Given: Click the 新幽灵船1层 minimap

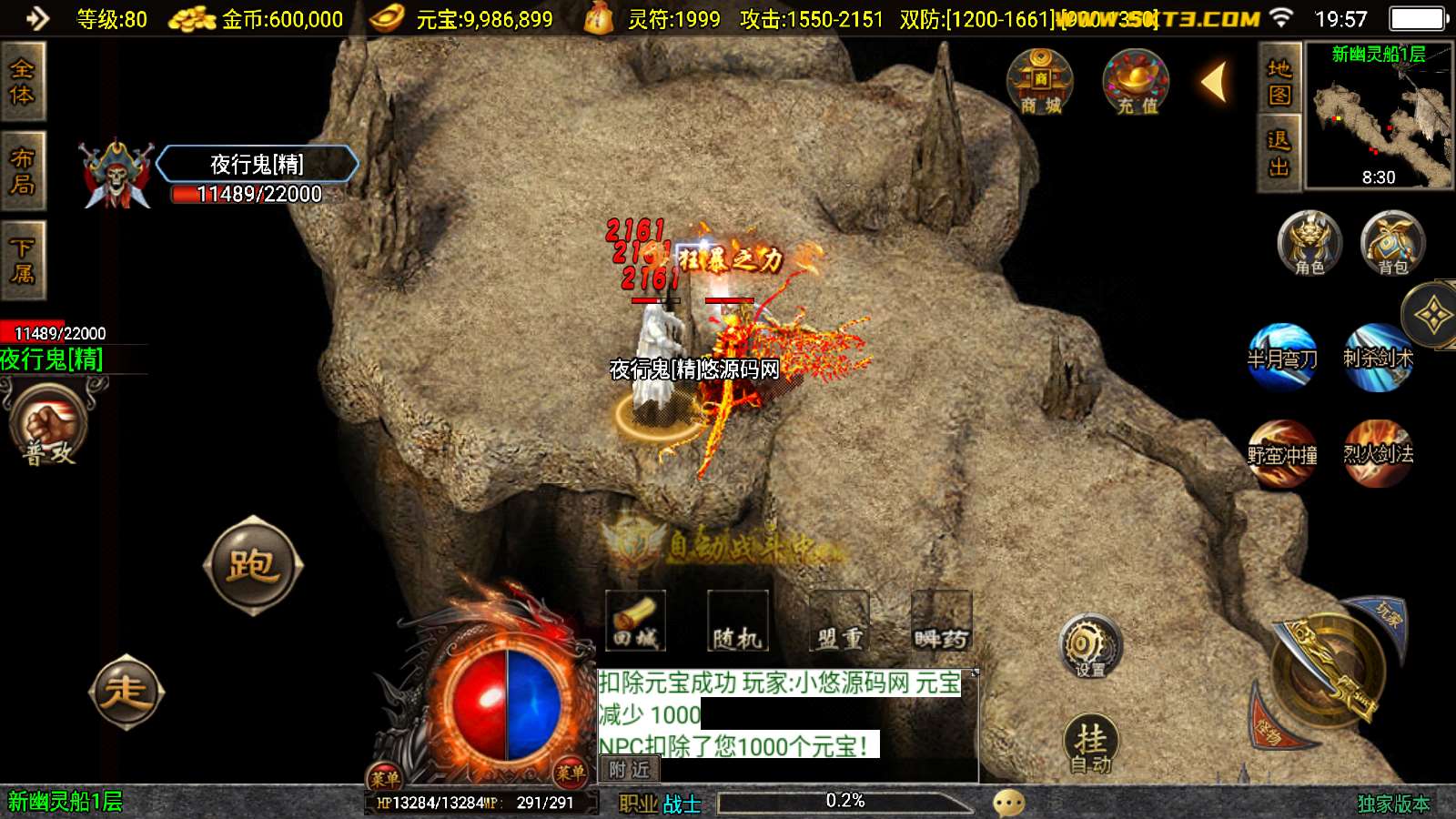Looking at the screenshot, I should 1379,116.
